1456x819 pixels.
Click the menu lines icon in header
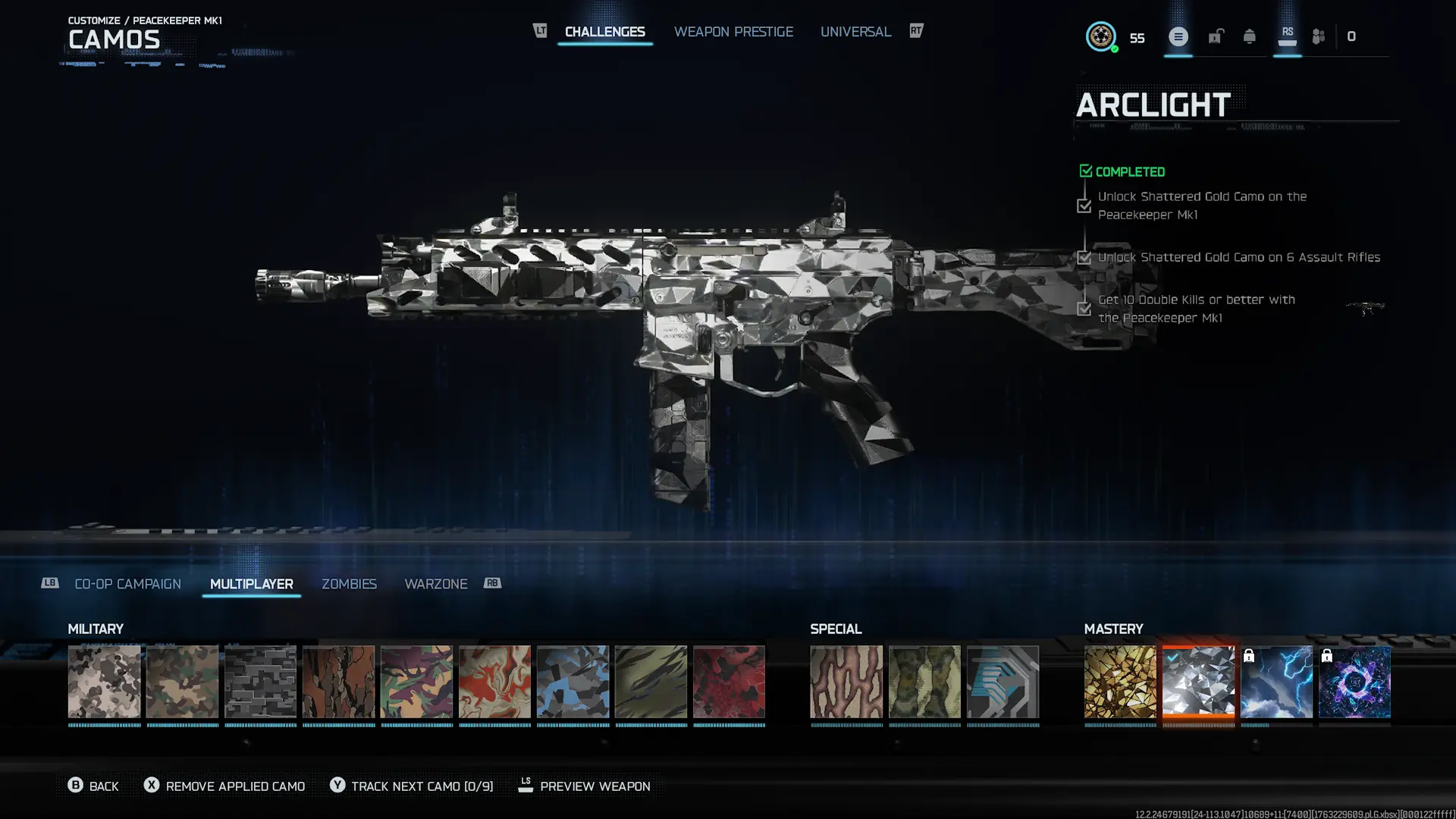tap(1178, 36)
